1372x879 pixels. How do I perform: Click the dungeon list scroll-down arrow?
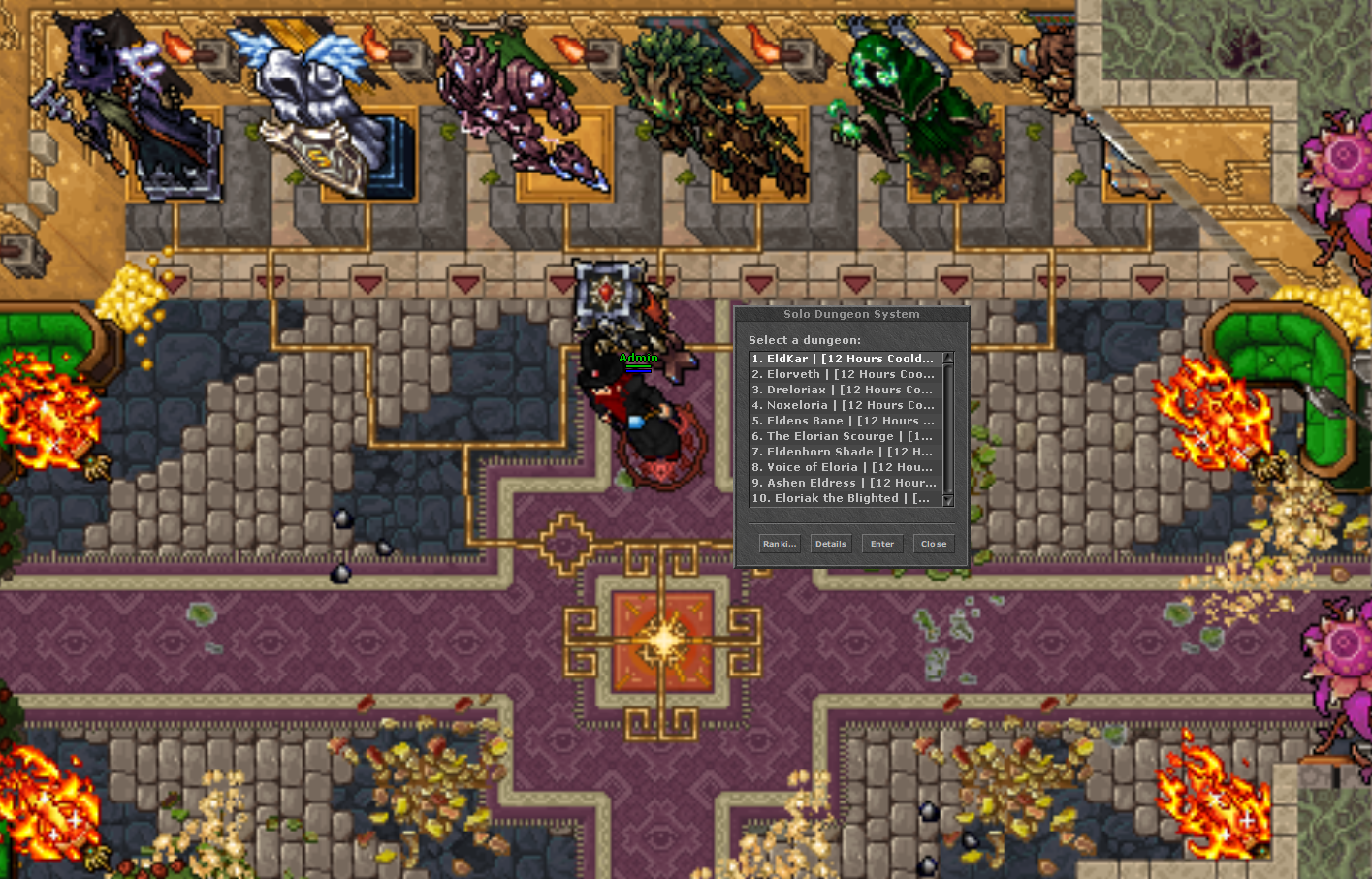coord(948,500)
